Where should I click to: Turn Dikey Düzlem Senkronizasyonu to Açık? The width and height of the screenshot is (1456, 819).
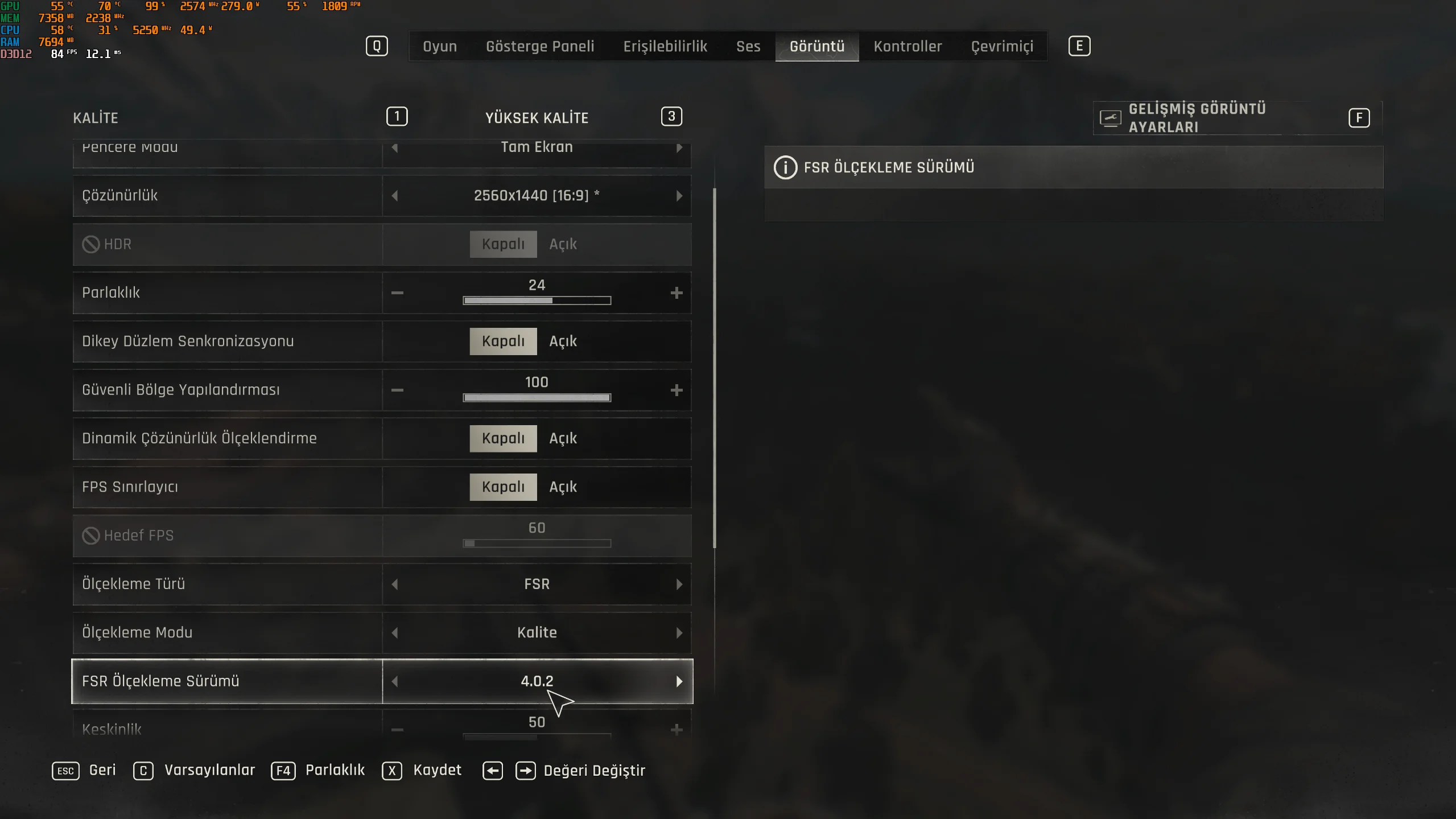coord(563,341)
